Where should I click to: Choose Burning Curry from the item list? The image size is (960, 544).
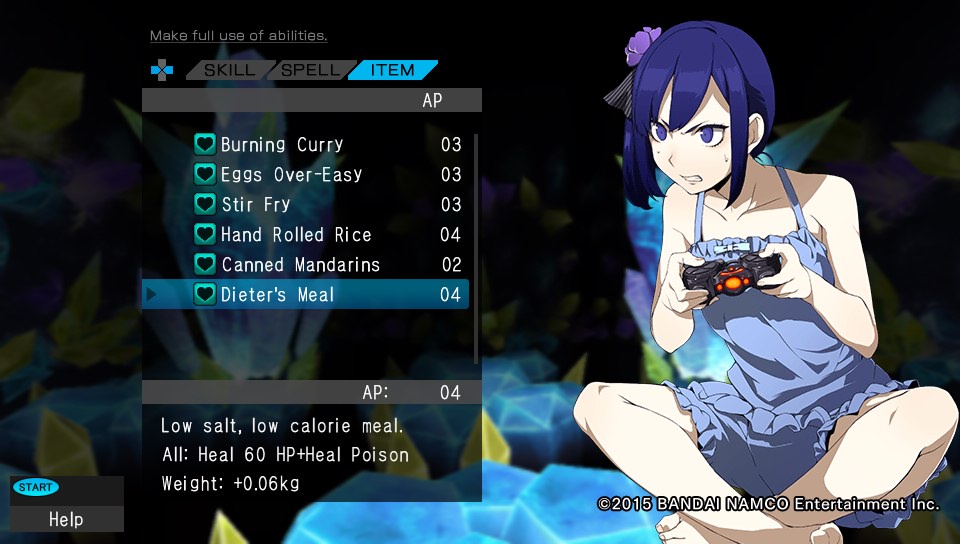(x=282, y=145)
